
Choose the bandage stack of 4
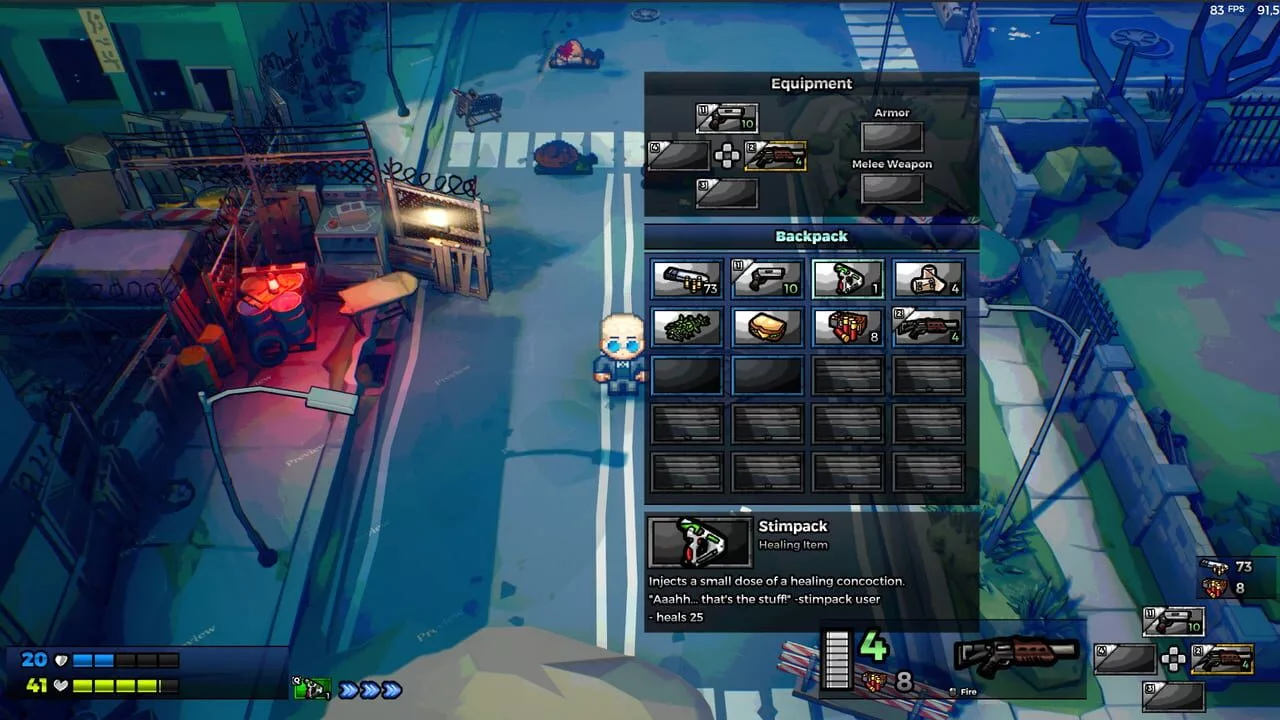pyautogui.click(x=928, y=279)
